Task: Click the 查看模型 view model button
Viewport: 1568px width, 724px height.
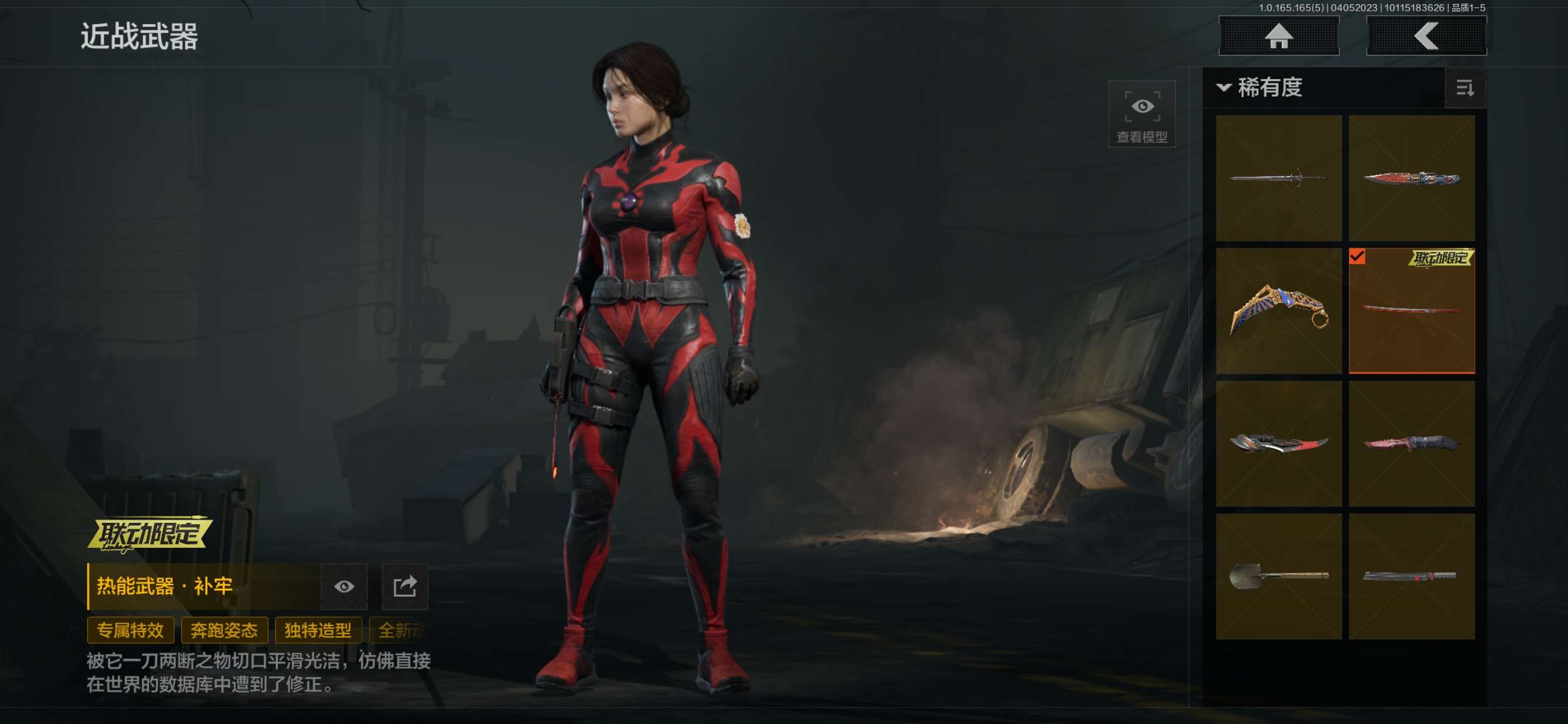Action: tap(1141, 114)
